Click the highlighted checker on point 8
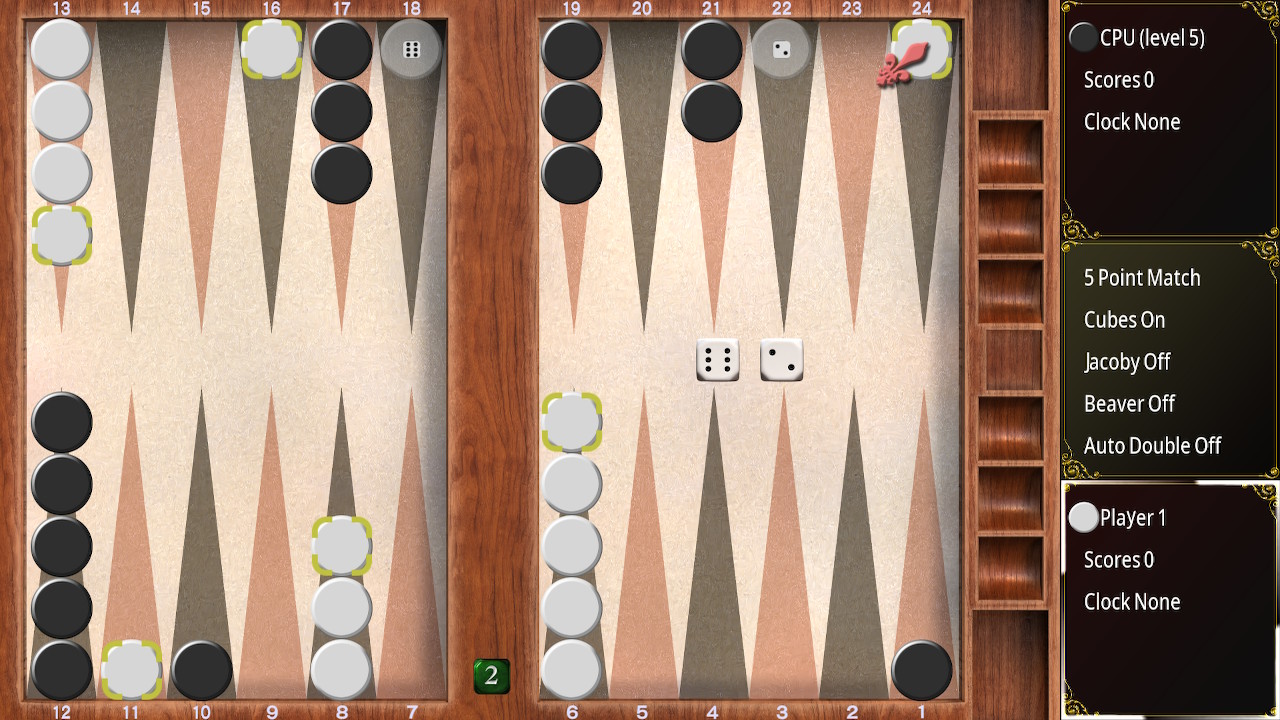Image resolution: width=1280 pixels, height=720 pixels. (340, 546)
